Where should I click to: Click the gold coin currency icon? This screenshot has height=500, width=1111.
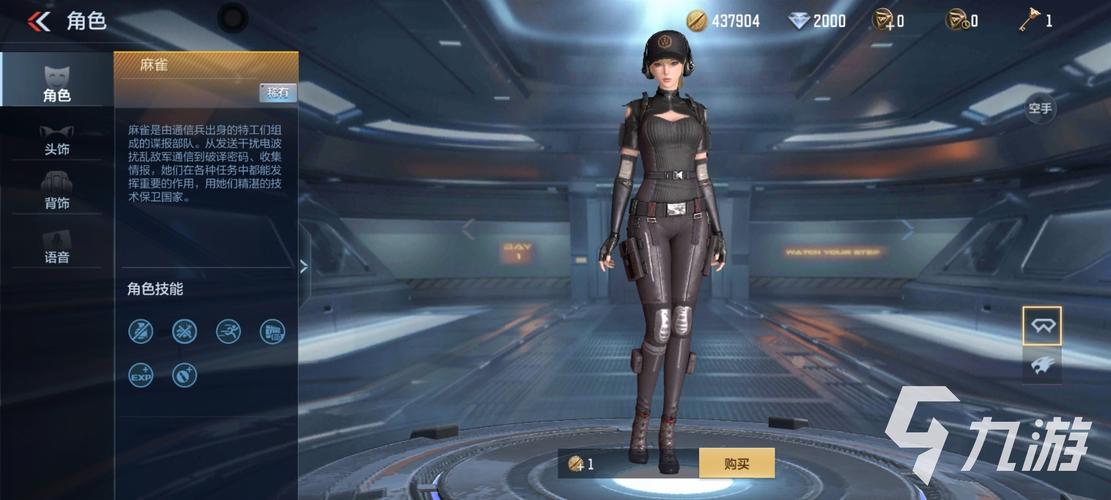tap(696, 21)
